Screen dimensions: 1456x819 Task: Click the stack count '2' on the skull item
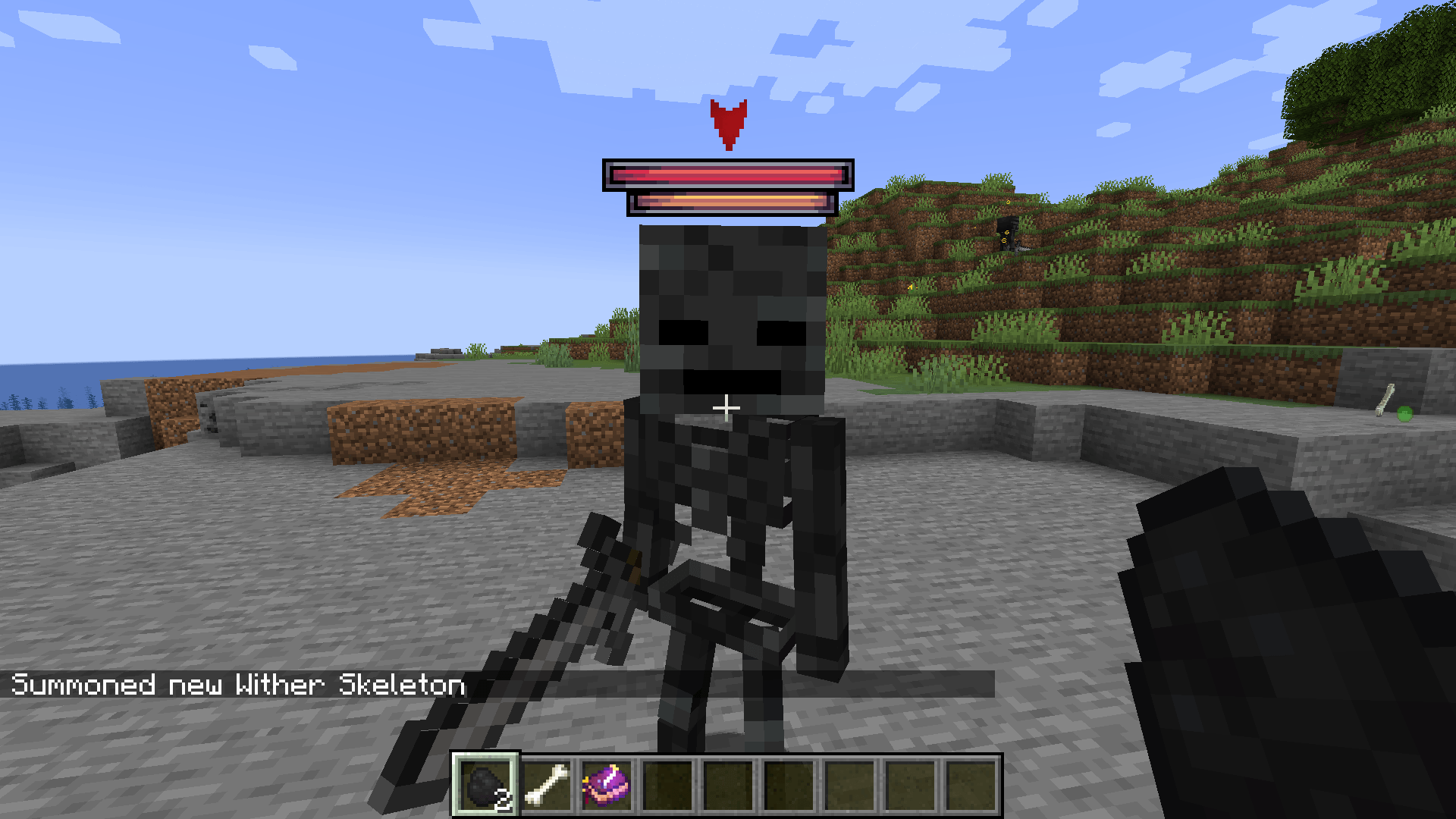click(x=504, y=798)
